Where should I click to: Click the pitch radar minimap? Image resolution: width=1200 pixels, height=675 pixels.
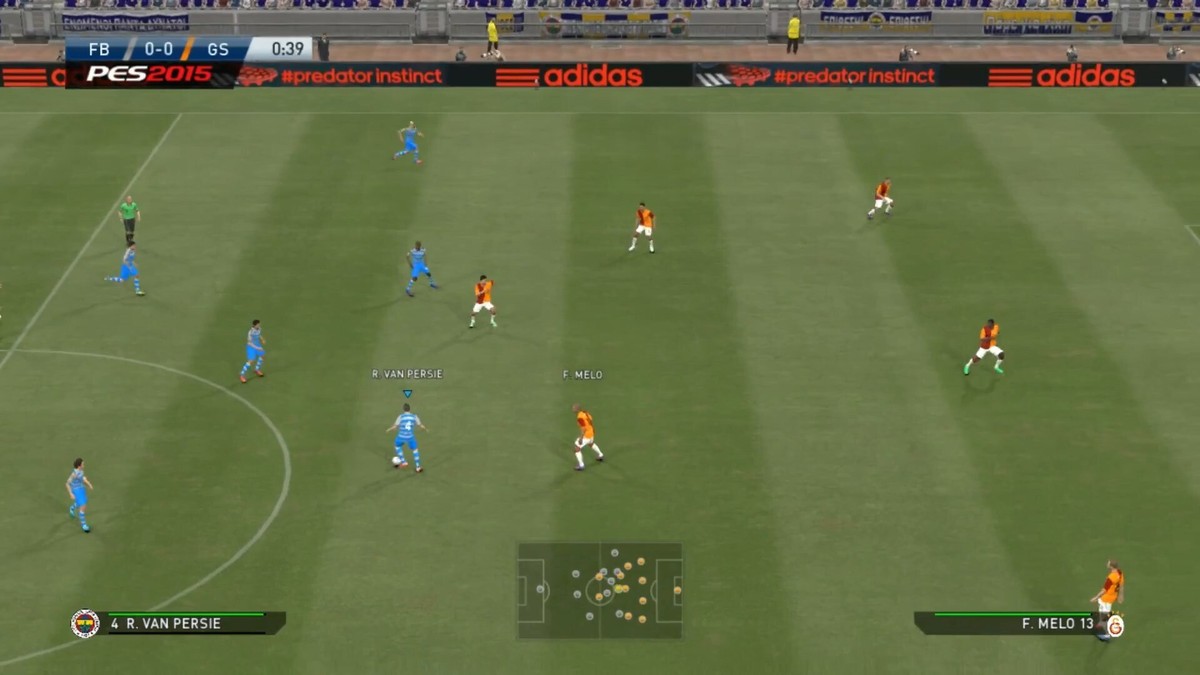point(599,590)
